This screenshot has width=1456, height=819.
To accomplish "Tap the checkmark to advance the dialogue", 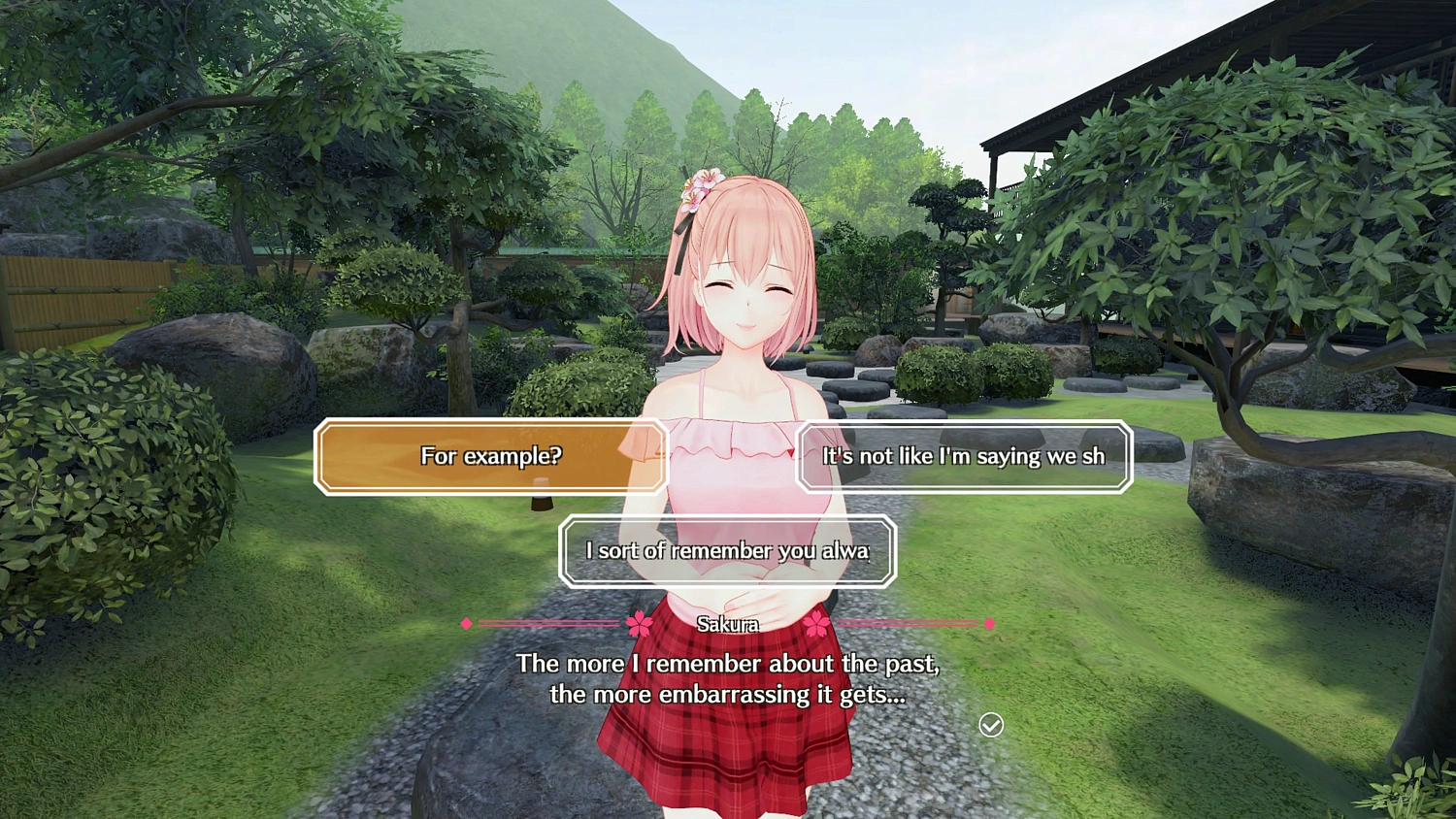I will [x=990, y=725].
